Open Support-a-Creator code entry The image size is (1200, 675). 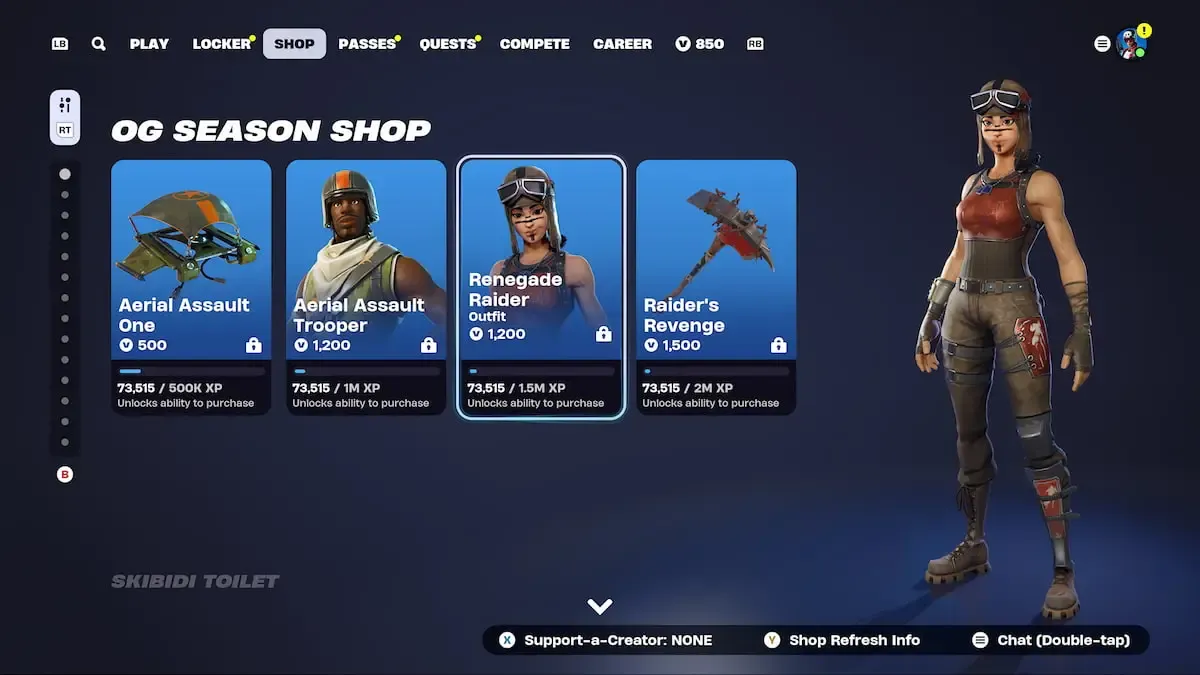[x=606, y=640]
